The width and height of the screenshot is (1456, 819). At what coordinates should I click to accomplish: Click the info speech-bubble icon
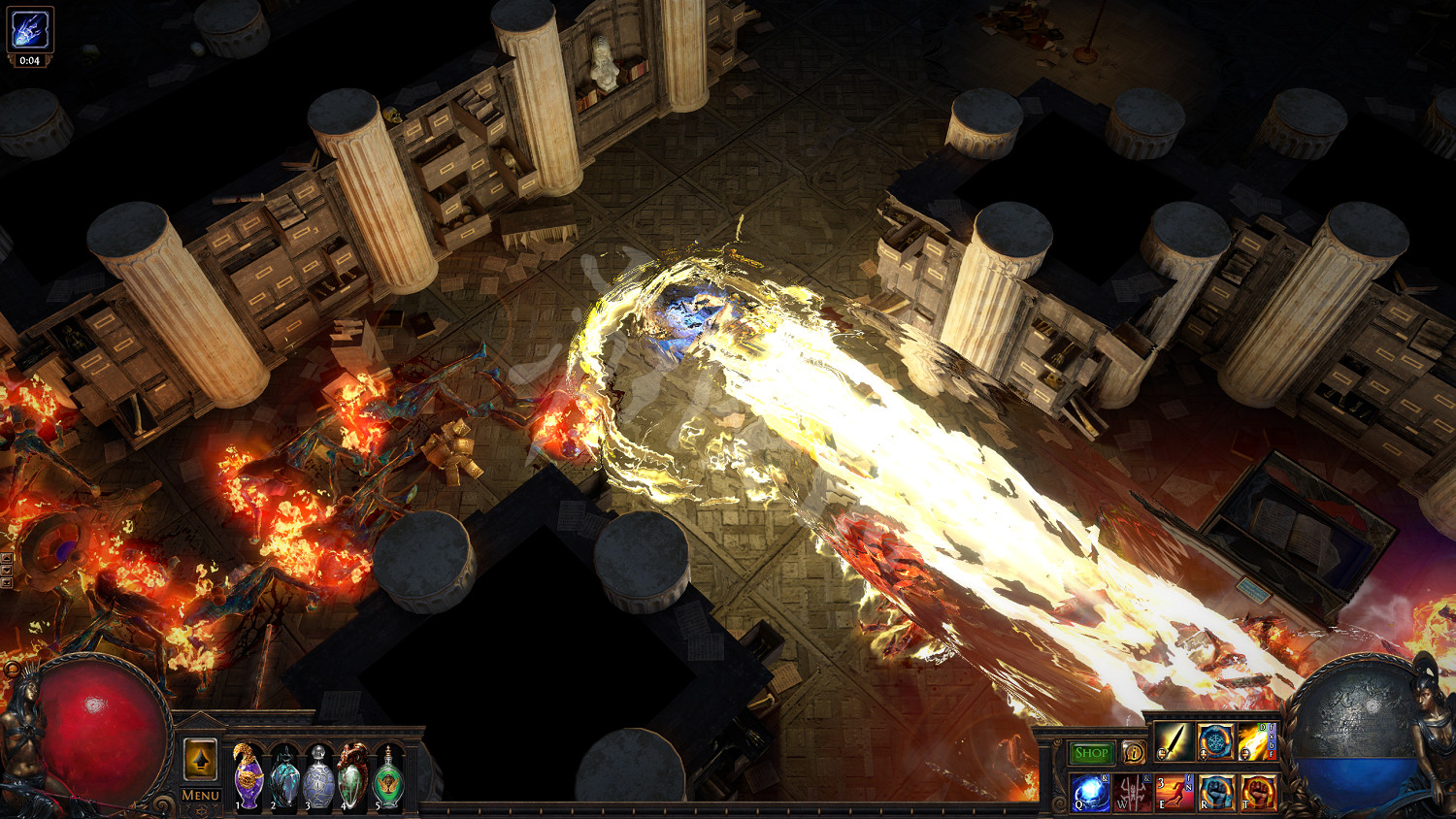coord(1133,753)
